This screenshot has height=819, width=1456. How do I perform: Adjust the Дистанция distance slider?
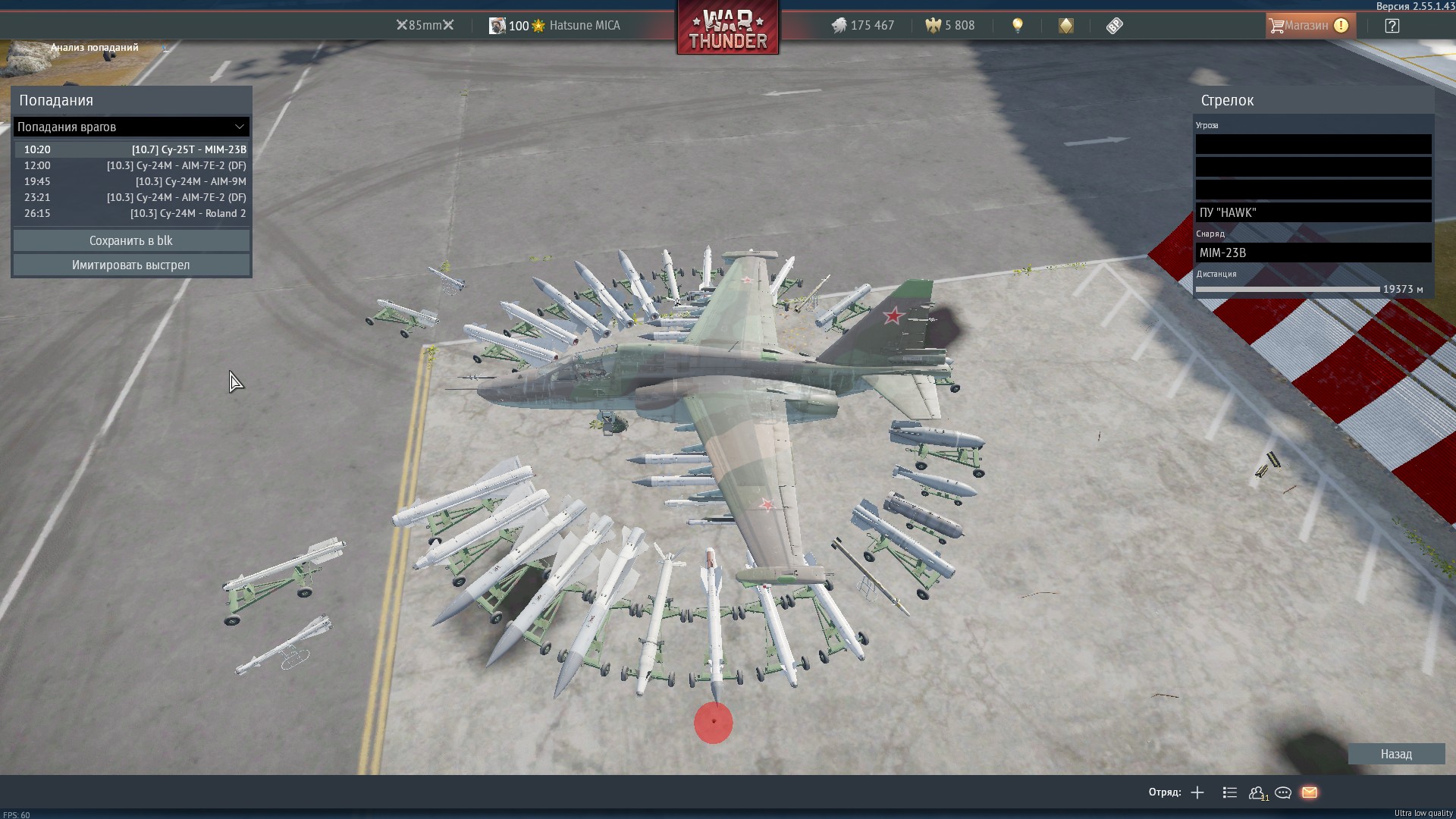(1288, 290)
